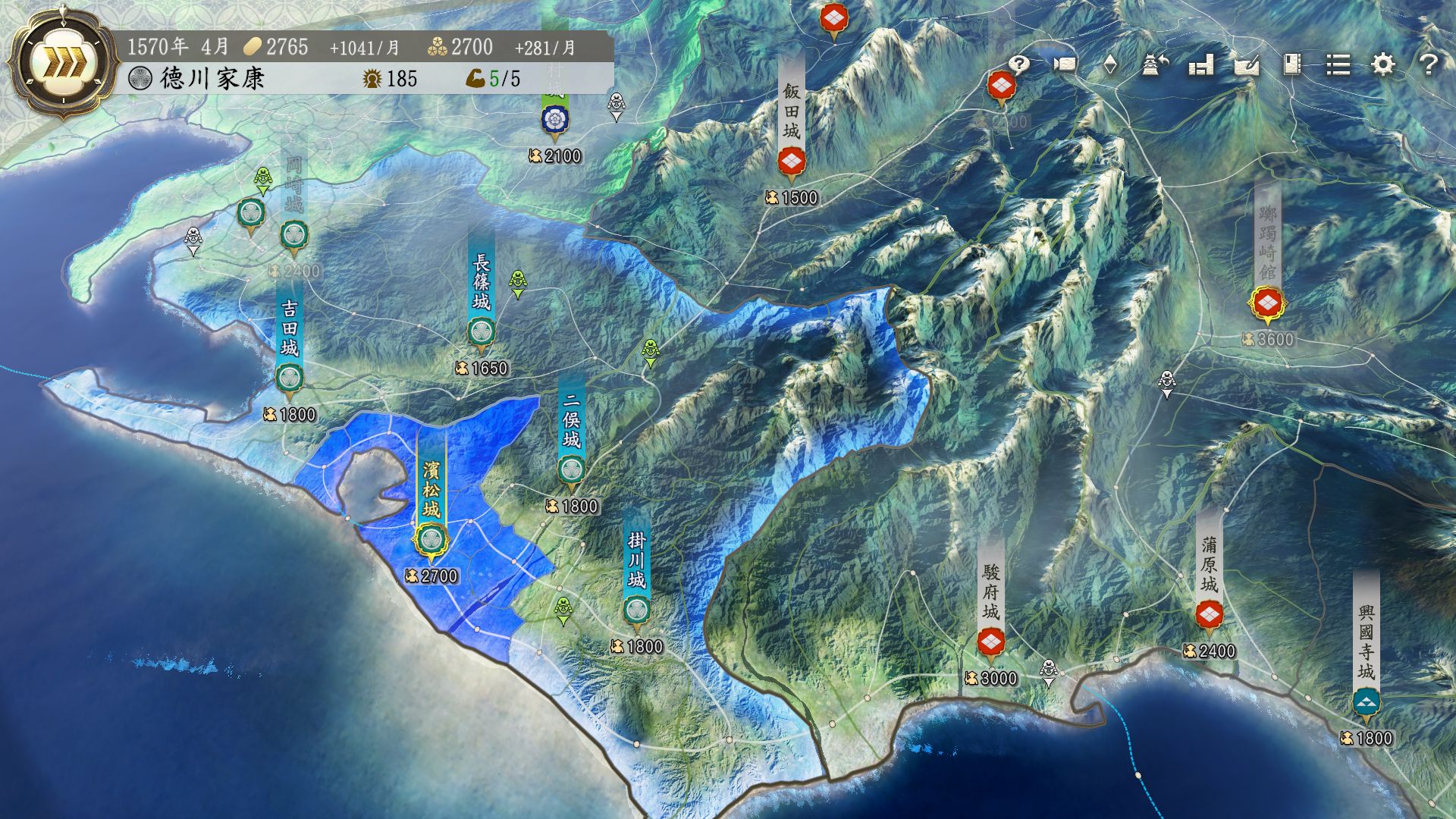Select 濱松城 castle marker
1456x819 pixels.
(x=431, y=540)
